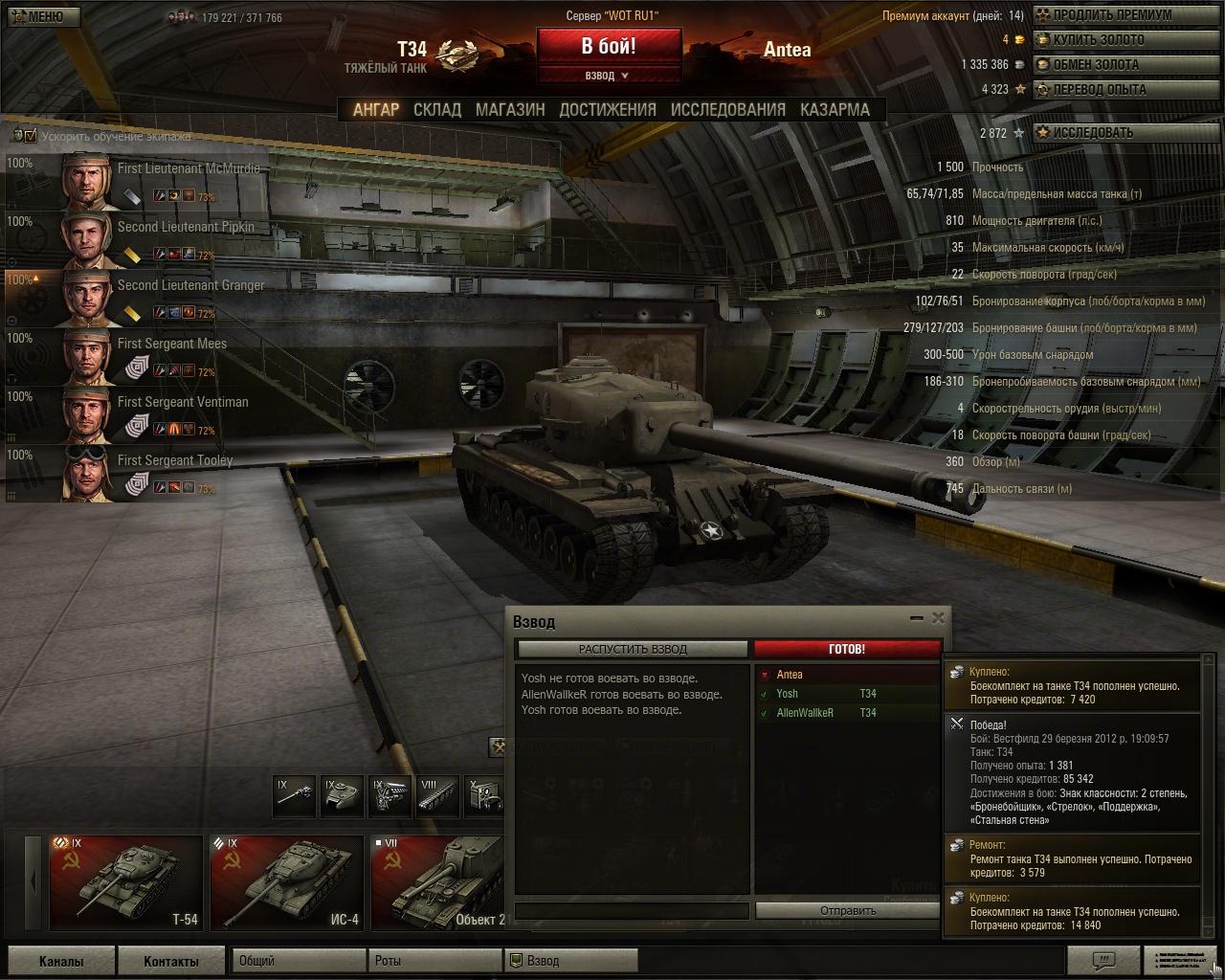
Task: Open the Каналы channels button
Action: pos(61,961)
